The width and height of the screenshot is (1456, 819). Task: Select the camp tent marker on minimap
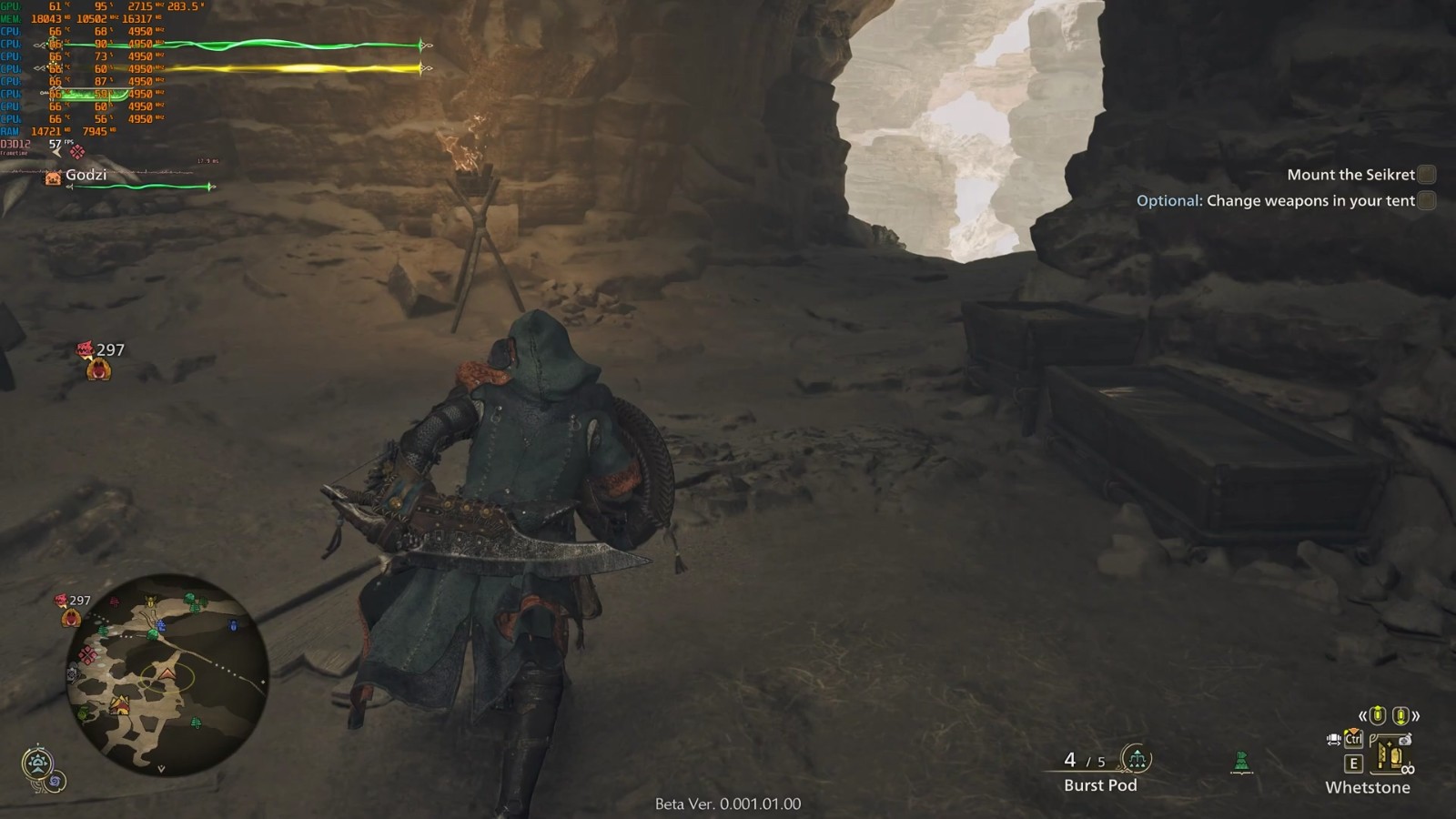coord(119,705)
